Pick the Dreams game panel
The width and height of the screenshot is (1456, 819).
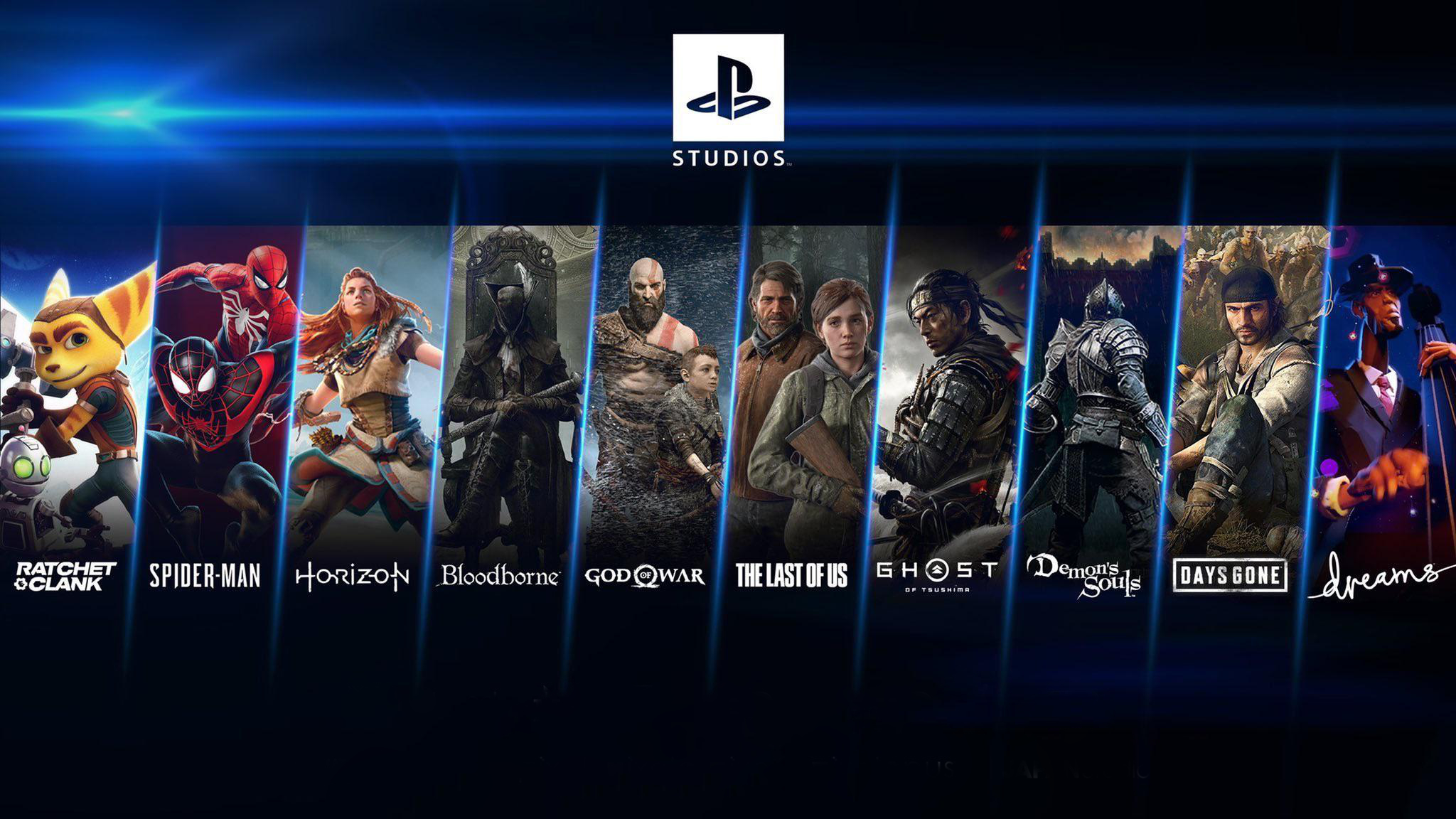pos(1386,398)
